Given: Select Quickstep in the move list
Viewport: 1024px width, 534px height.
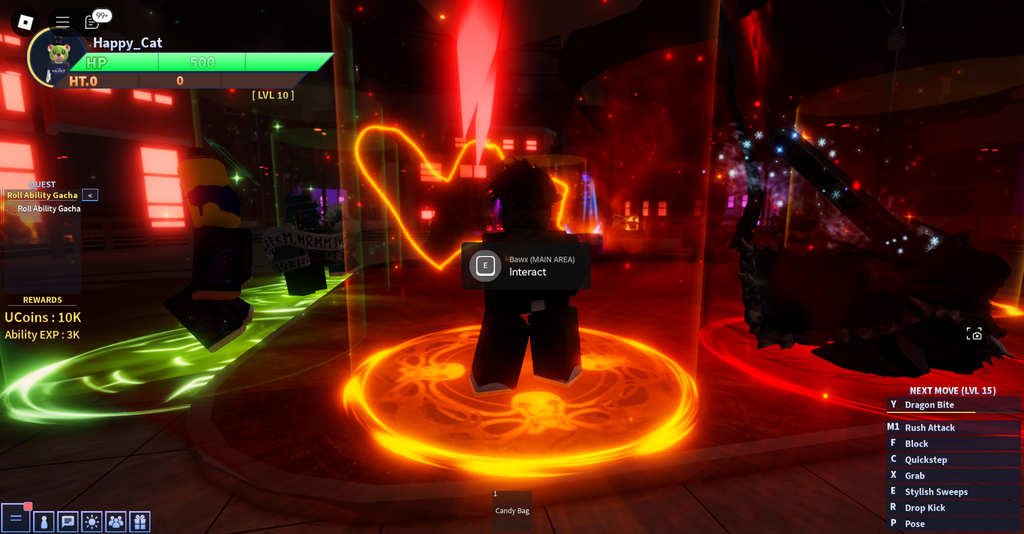Looking at the screenshot, I should pyautogui.click(x=925, y=460).
